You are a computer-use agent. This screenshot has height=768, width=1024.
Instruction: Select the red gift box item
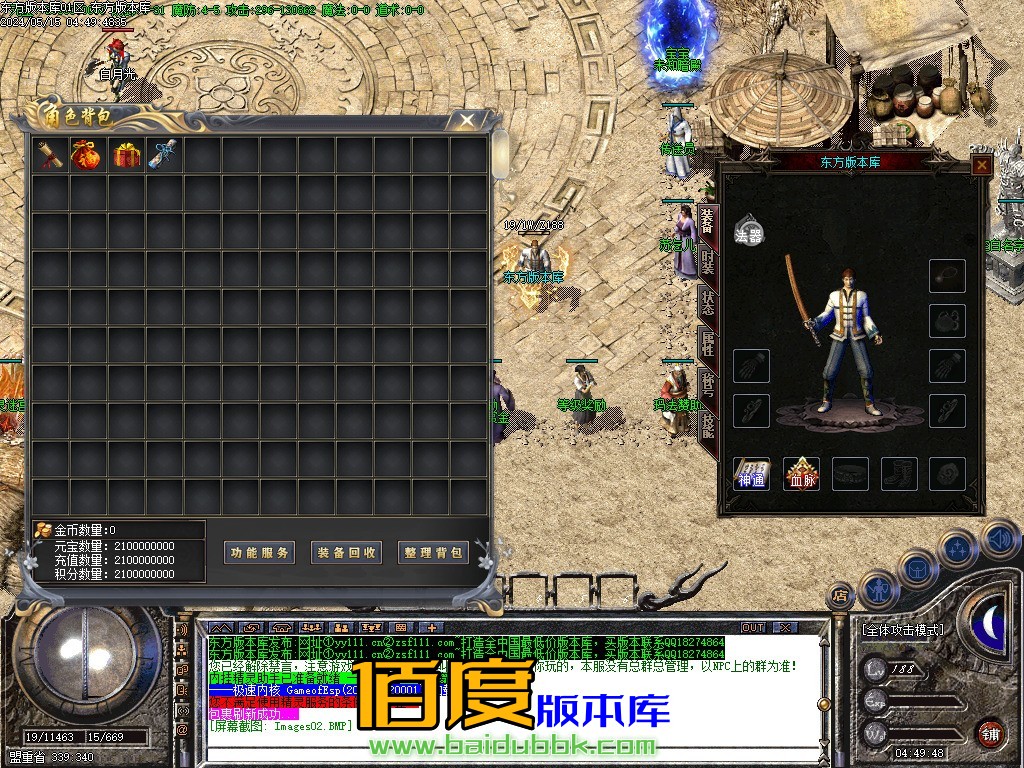point(126,155)
